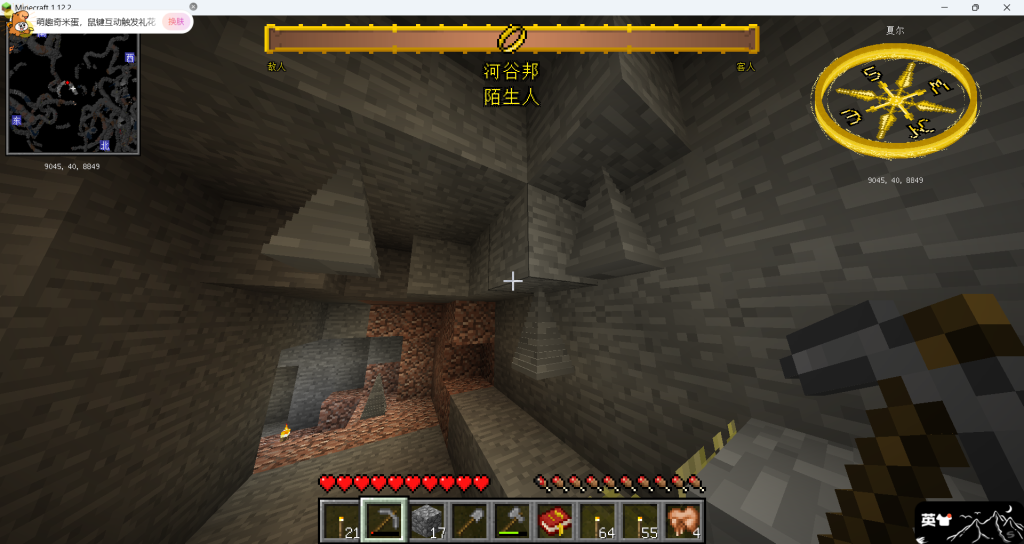
Task: Minimize the Minecraft window
Action: (x=943, y=7)
